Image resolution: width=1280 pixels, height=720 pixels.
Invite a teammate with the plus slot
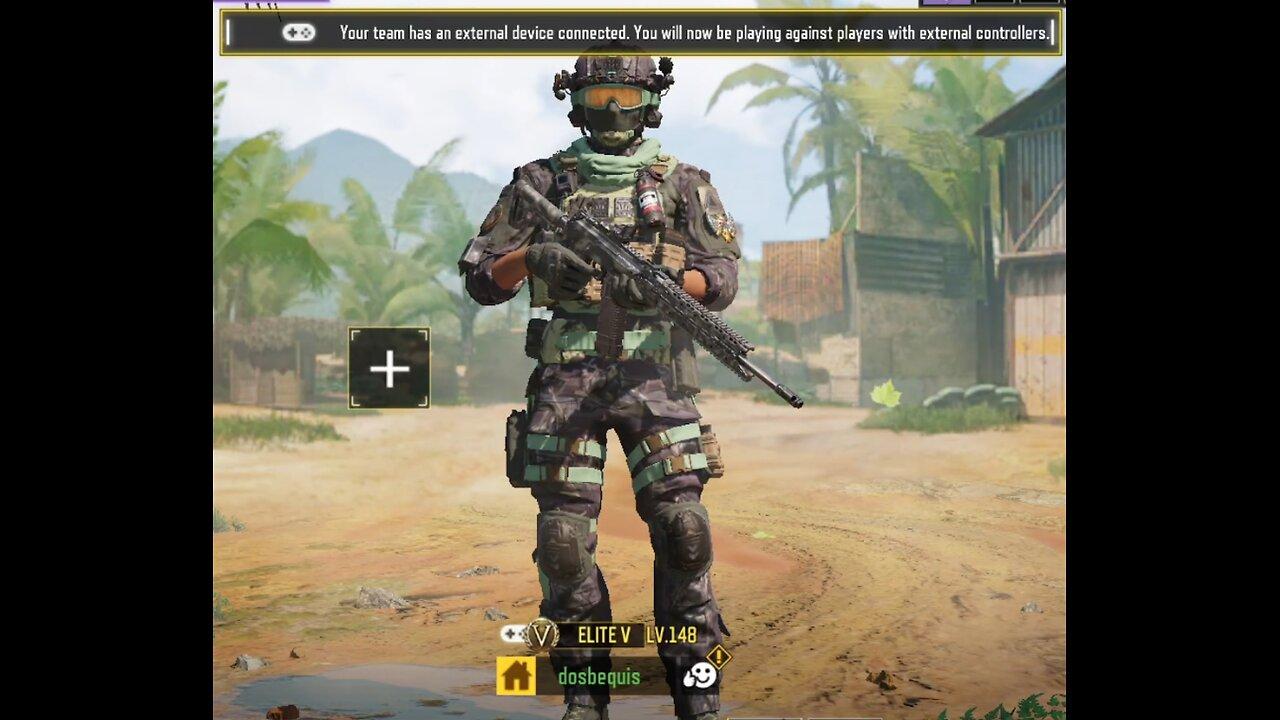[x=389, y=369]
